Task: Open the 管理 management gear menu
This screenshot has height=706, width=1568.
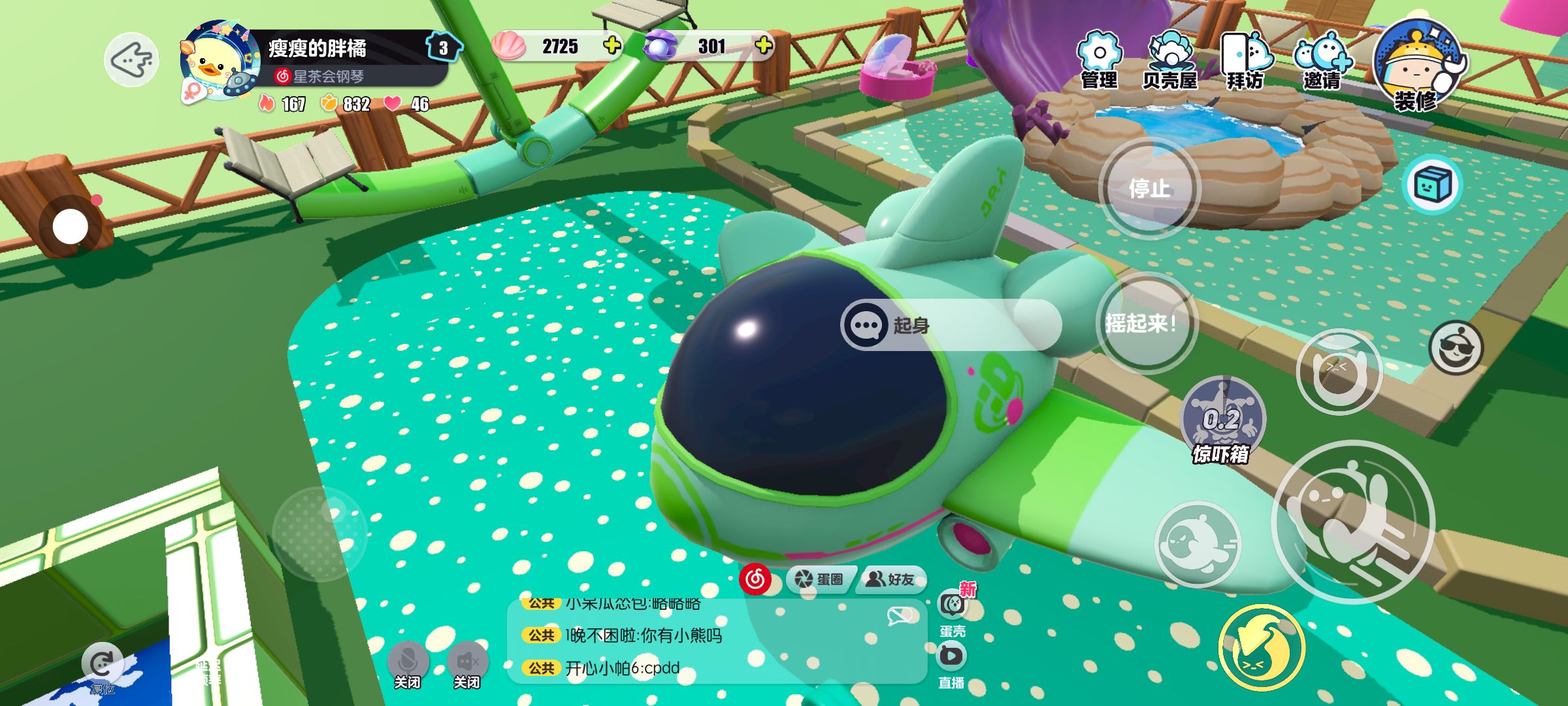Action: (x=1100, y=60)
